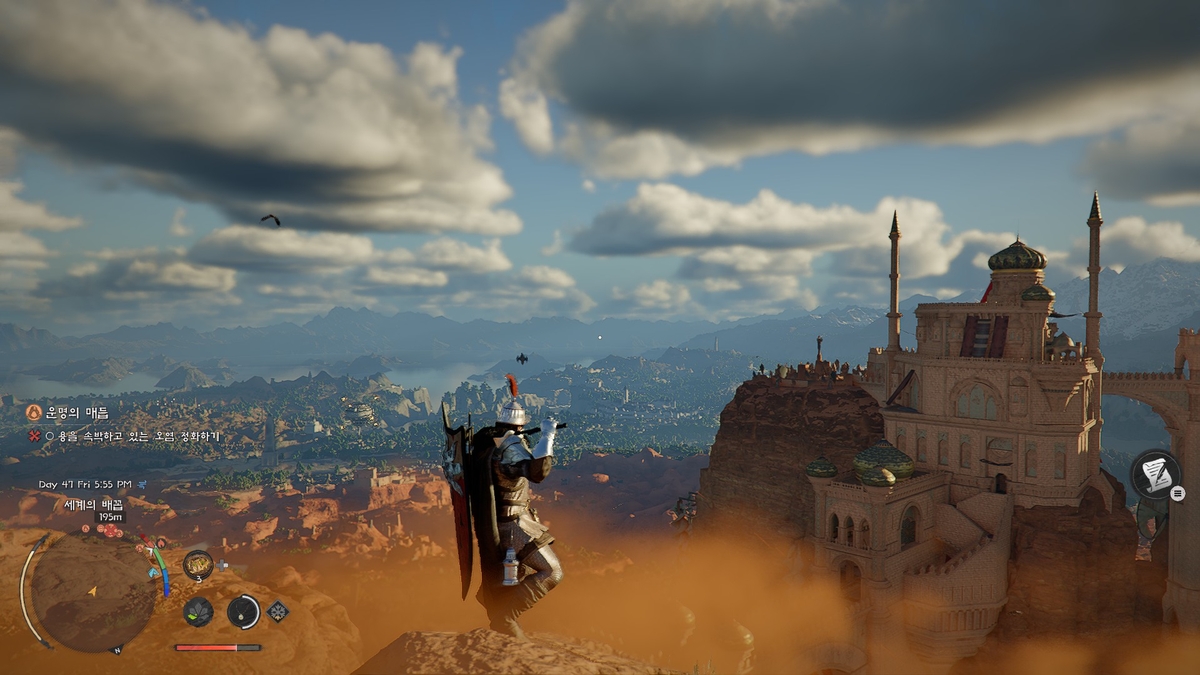1200x675 pixels.
Task: Activate the snowflake diamond icon
Action: [x=278, y=611]
